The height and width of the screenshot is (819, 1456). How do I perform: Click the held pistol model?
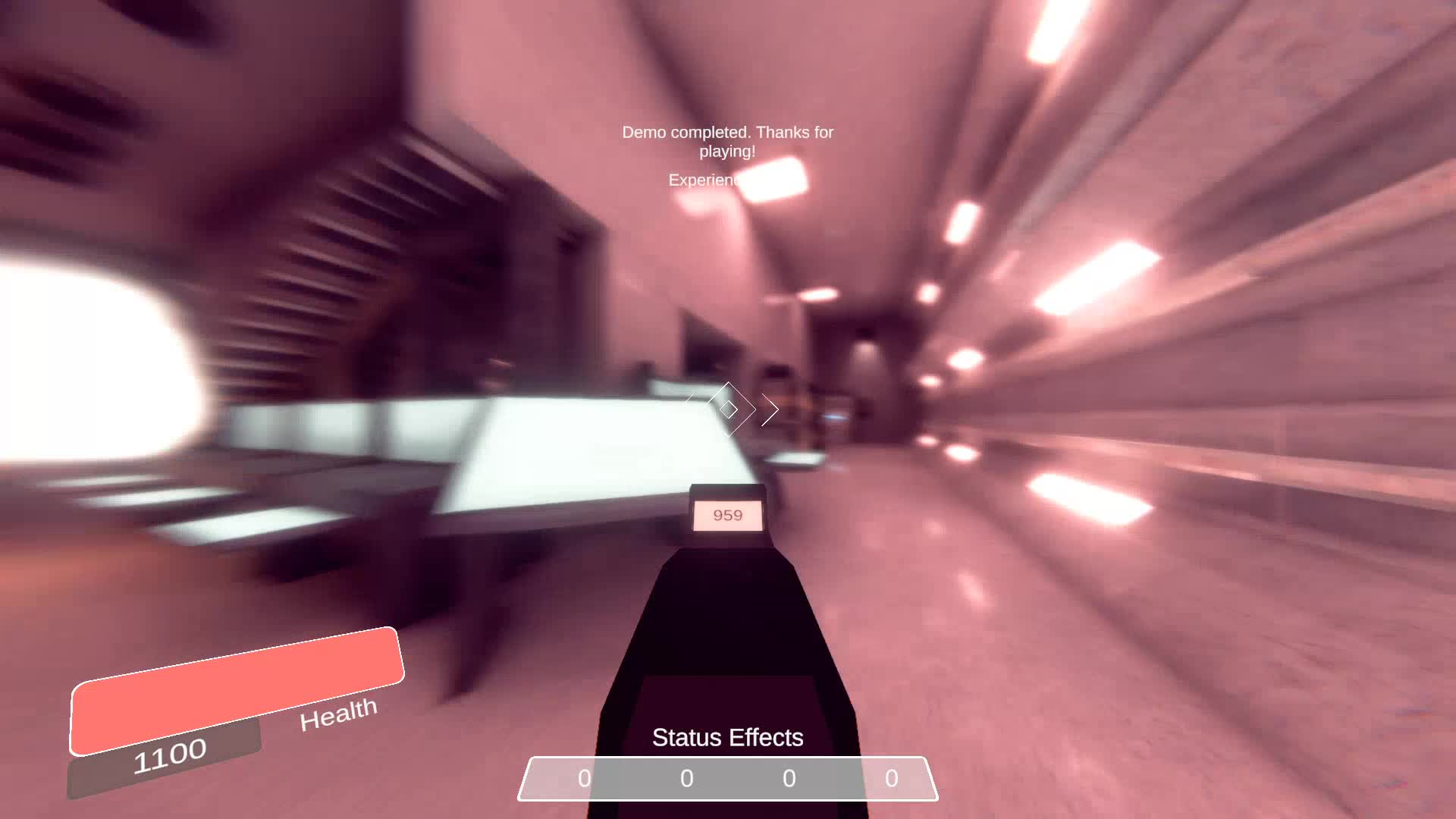[x=728, y=645]
